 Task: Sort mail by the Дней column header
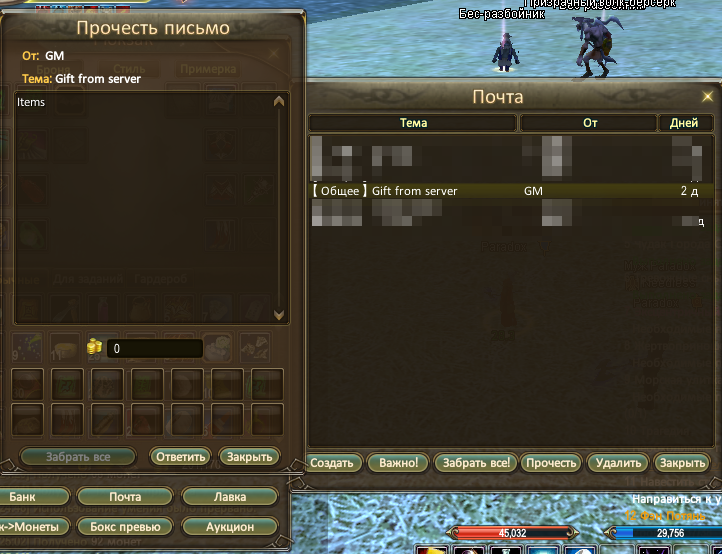tap(685, 123)
